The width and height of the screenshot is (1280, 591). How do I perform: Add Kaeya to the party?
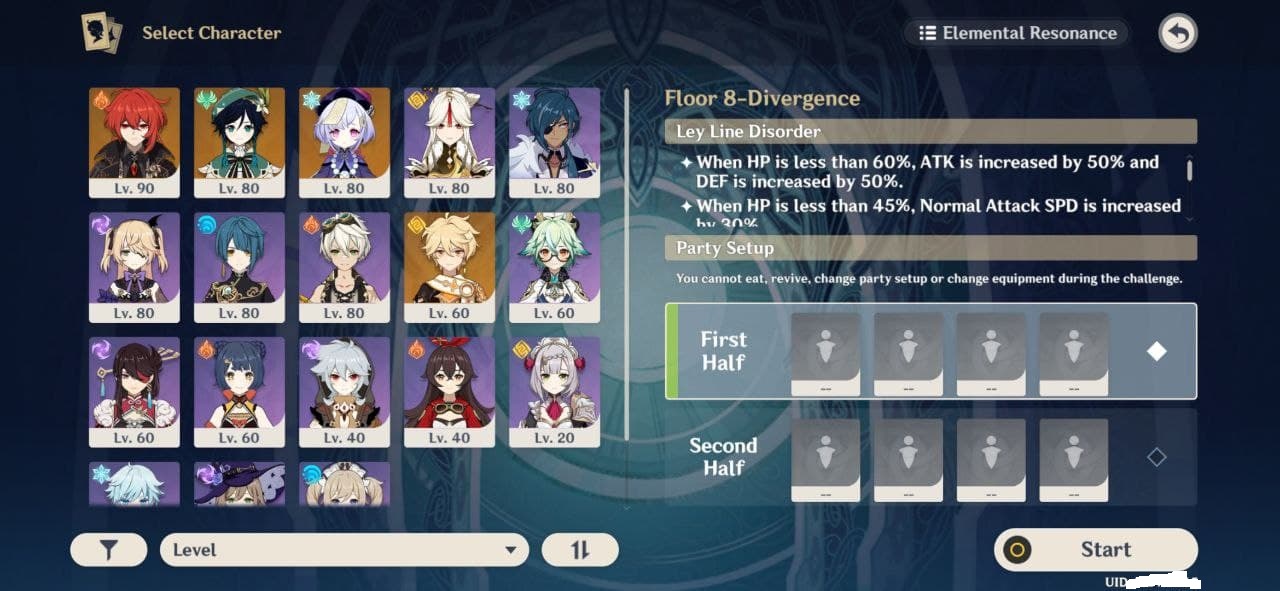point(554,142)
